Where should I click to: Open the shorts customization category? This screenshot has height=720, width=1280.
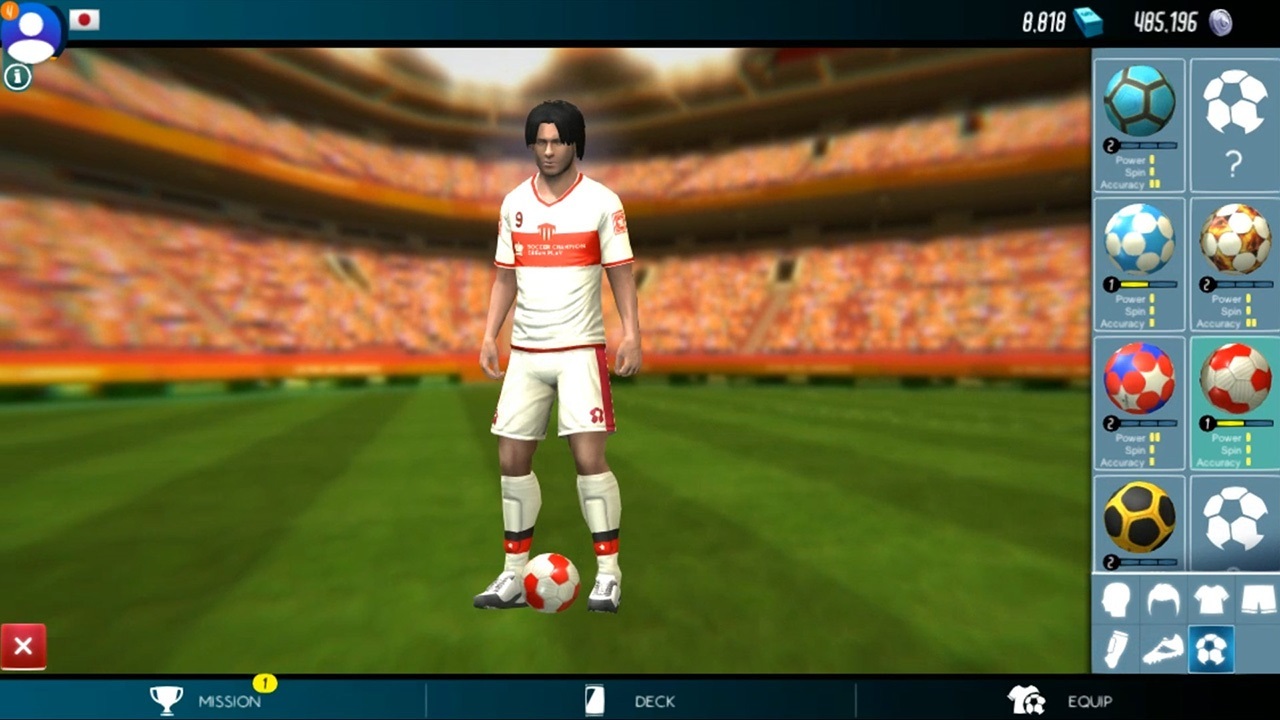click(x=1258, y=597)
